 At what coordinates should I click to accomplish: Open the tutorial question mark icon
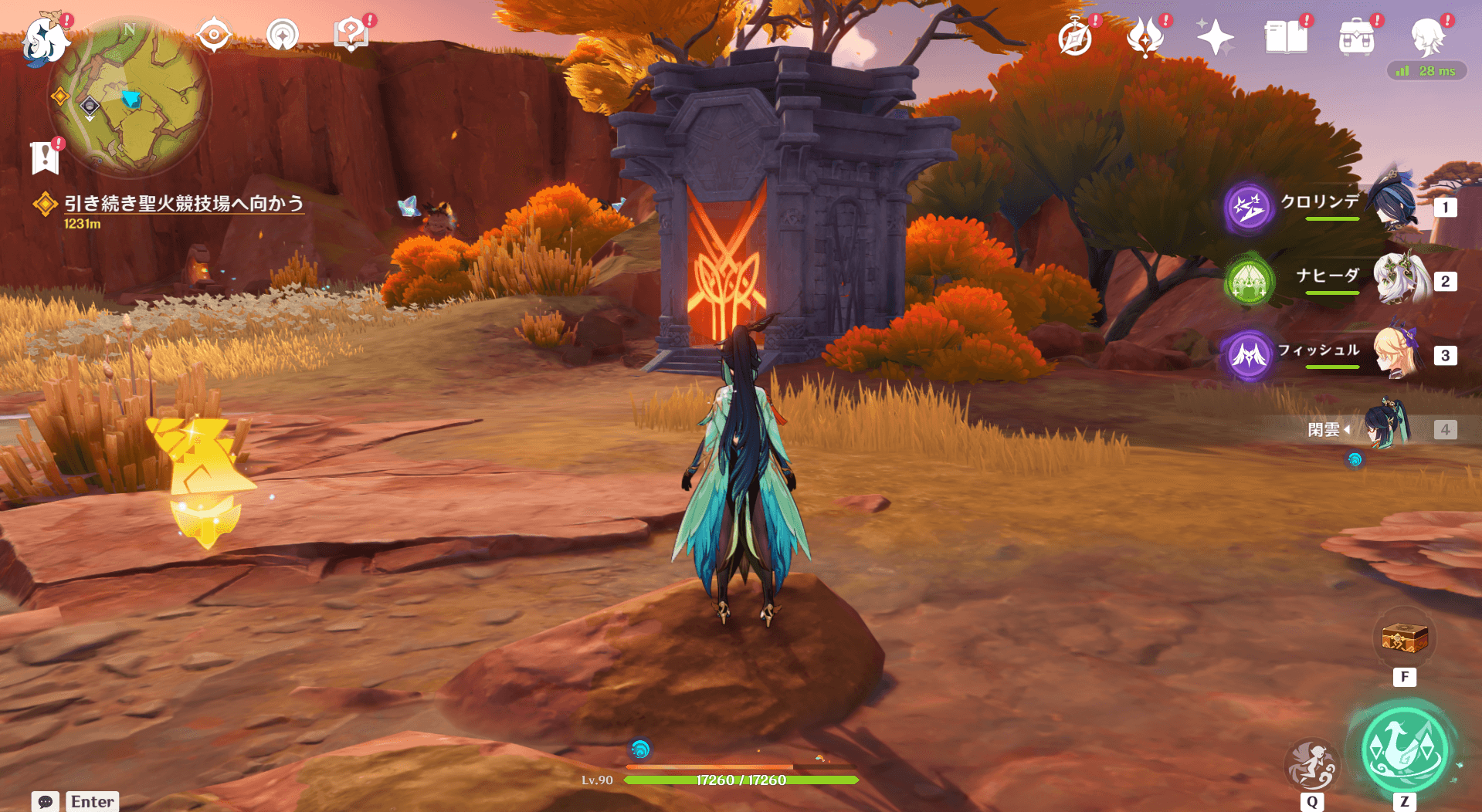click(x=351, y=35)
